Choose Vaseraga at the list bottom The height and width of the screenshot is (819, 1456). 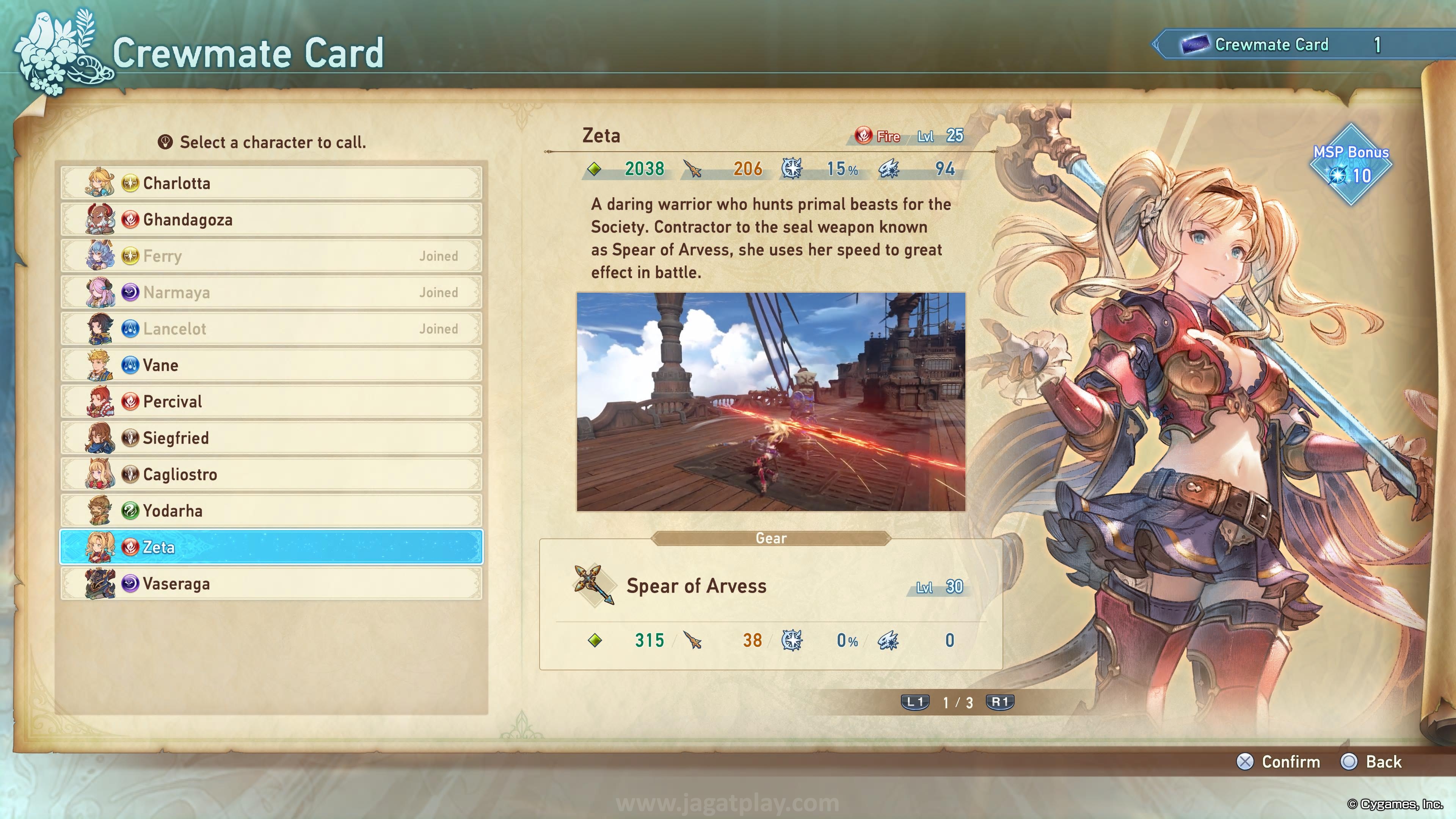(x=271, y=583)
